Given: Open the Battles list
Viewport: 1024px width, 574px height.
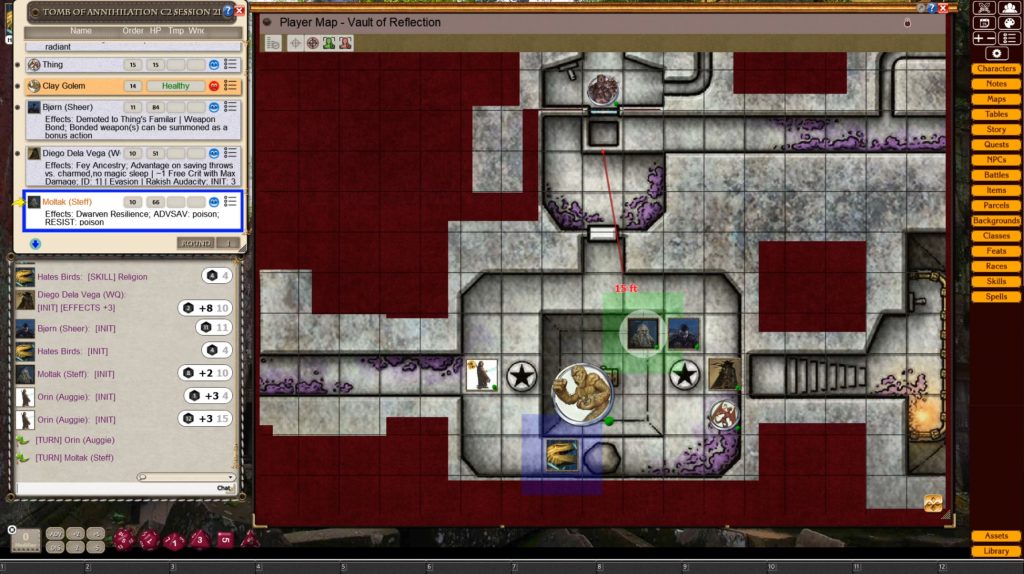Looking at the screenshot, I should 996,175.
